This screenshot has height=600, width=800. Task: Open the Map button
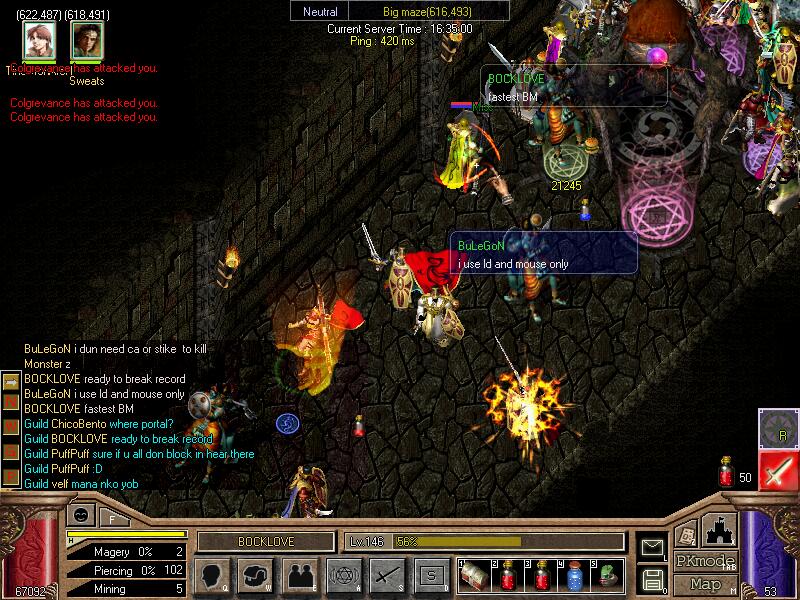tap(705, 584)
